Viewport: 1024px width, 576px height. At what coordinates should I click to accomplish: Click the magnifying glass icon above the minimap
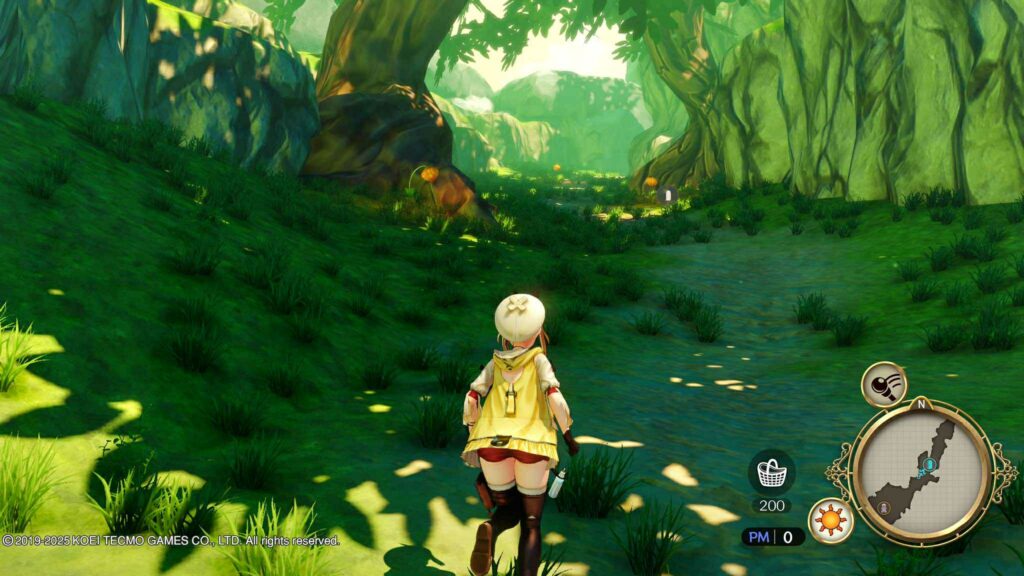coord(883,384)
